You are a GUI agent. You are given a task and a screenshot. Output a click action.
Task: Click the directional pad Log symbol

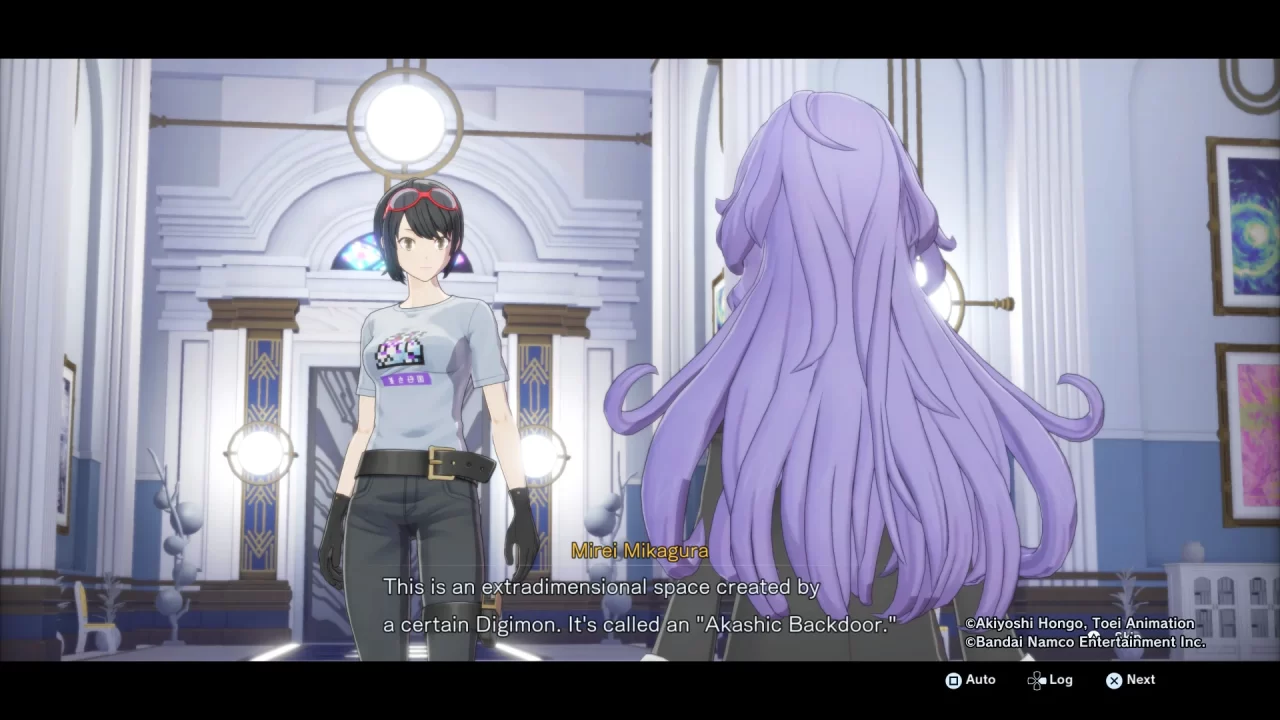click(x=1035, y=680)
